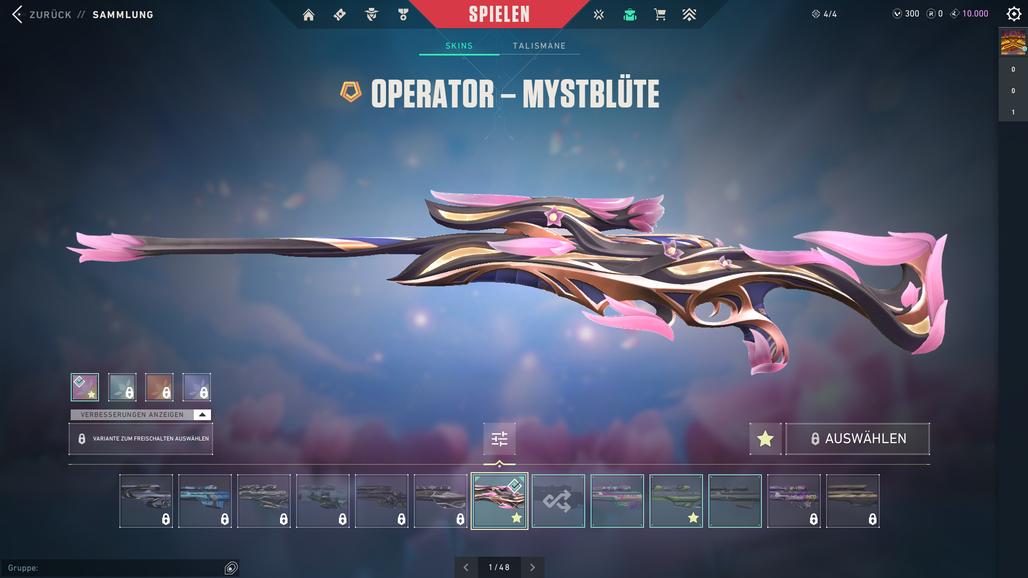Viewport: 1028px width, 578px height.
Task: Open the collection icon in top navigation
Action: (x=629, y=15)
